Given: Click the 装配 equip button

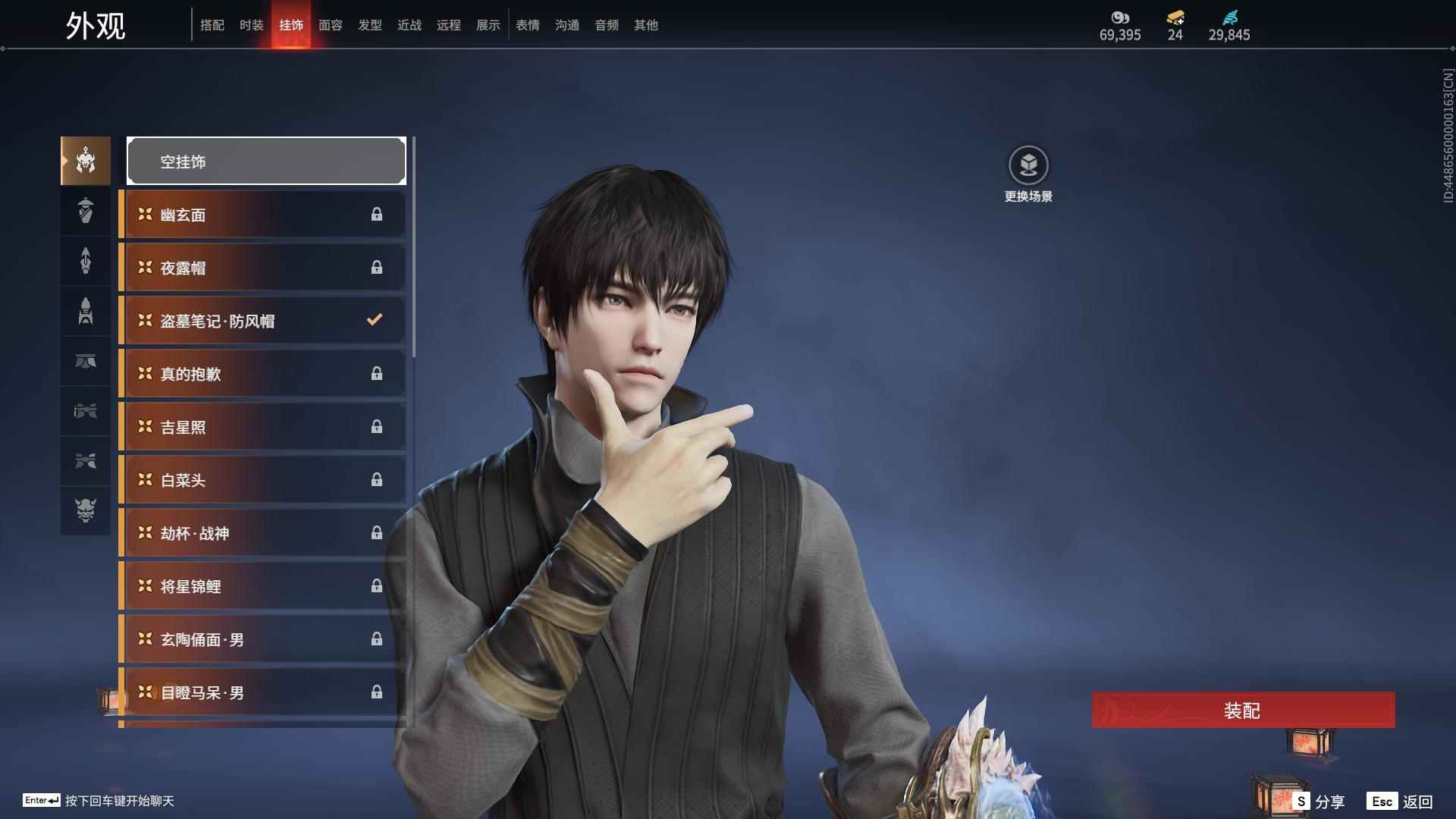Looking at the screenshot, I should [1242, 711].
